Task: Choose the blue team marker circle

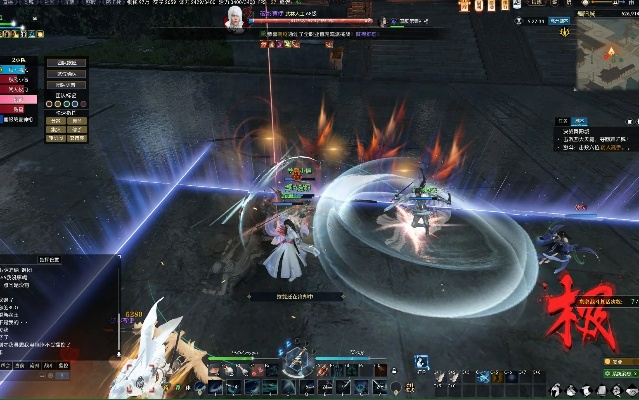Action: point(77,102)
